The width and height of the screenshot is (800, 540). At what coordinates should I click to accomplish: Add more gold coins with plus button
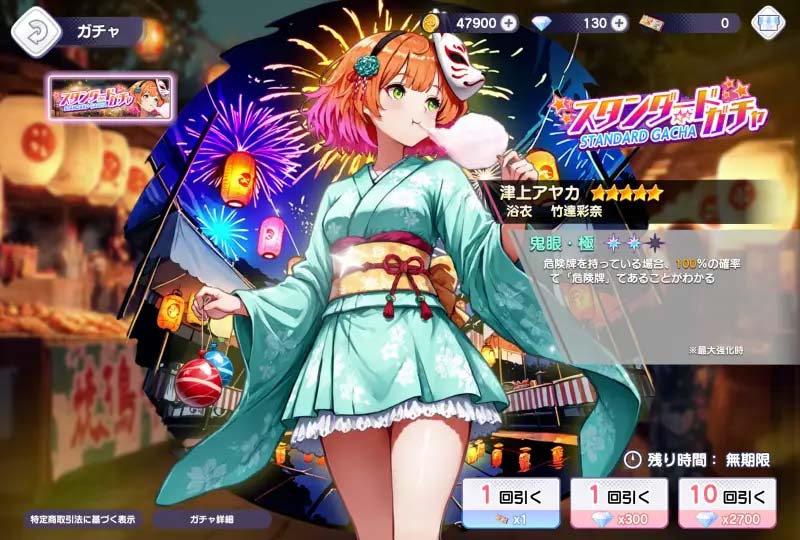tap(510, 23)
